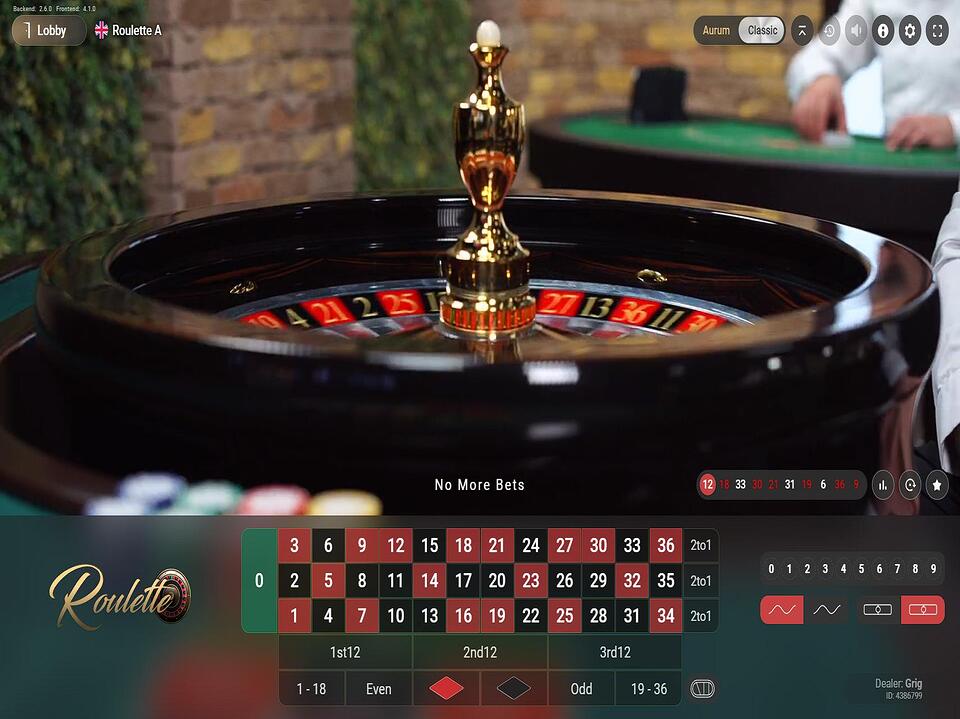Open the racetrack layout icon
The height and width of the screenshot is (719, 960).
tap(703, 689)
